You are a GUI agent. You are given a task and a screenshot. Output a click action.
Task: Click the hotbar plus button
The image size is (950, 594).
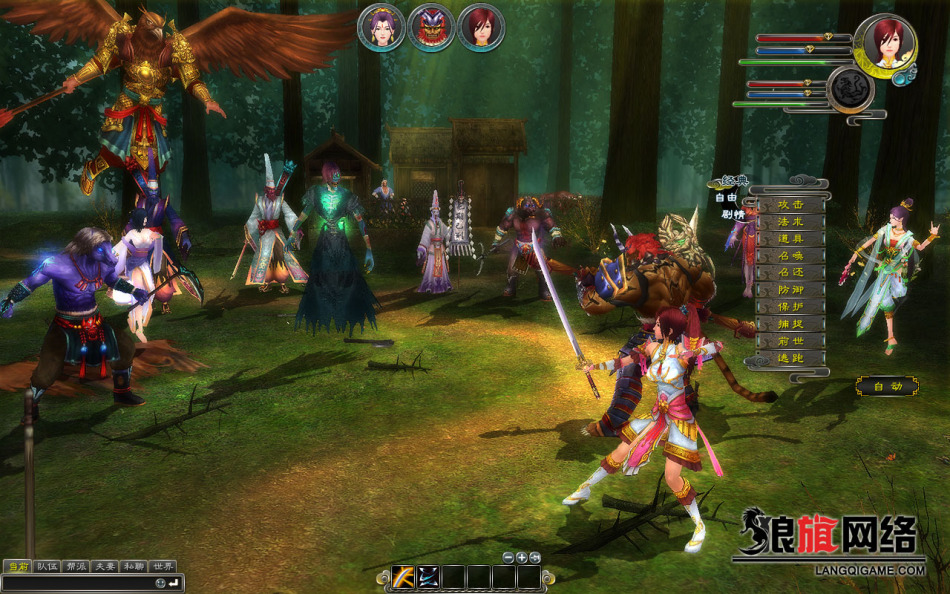tap(521, 557)
